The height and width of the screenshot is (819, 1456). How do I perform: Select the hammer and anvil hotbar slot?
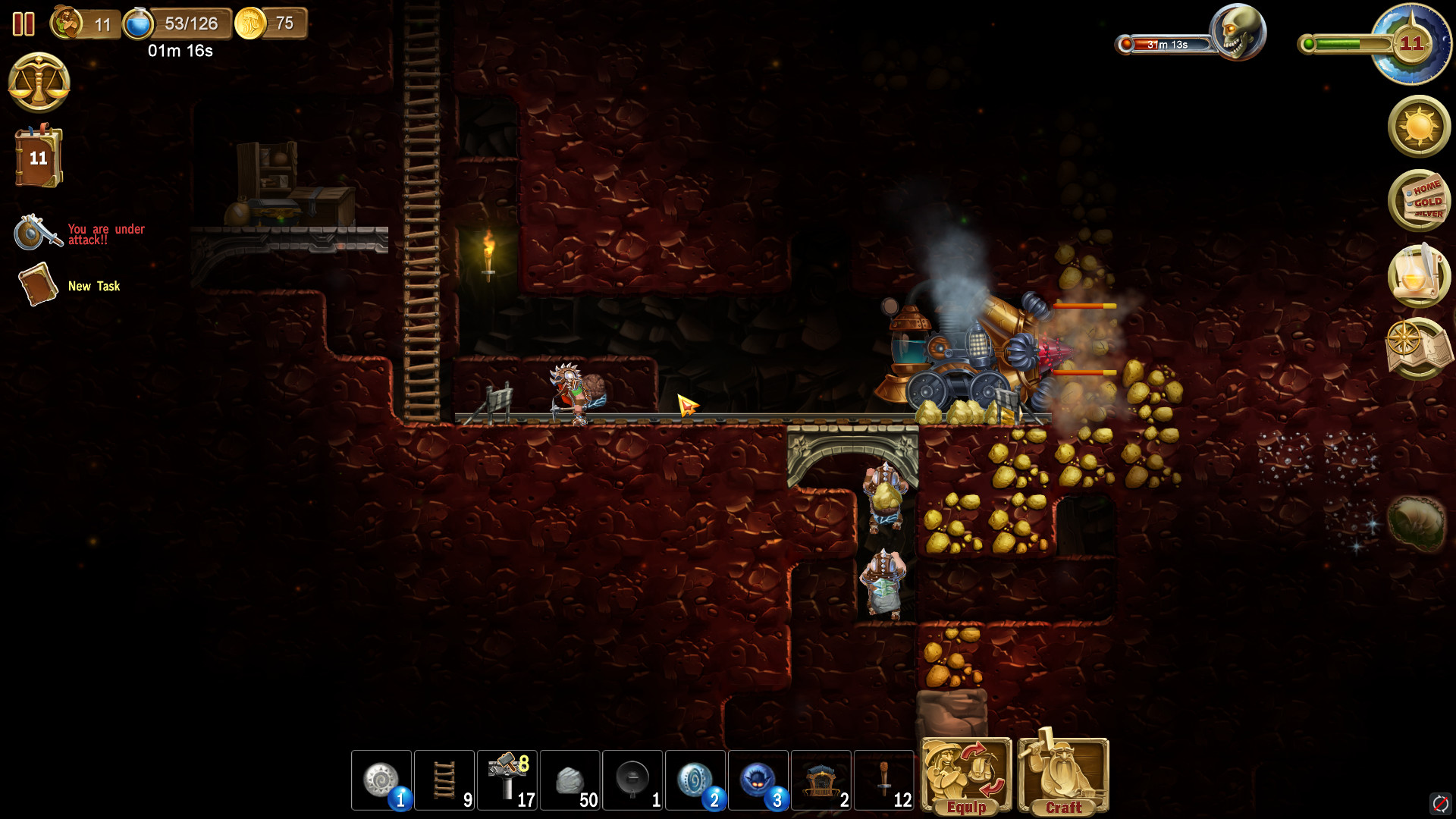[507, 780]
